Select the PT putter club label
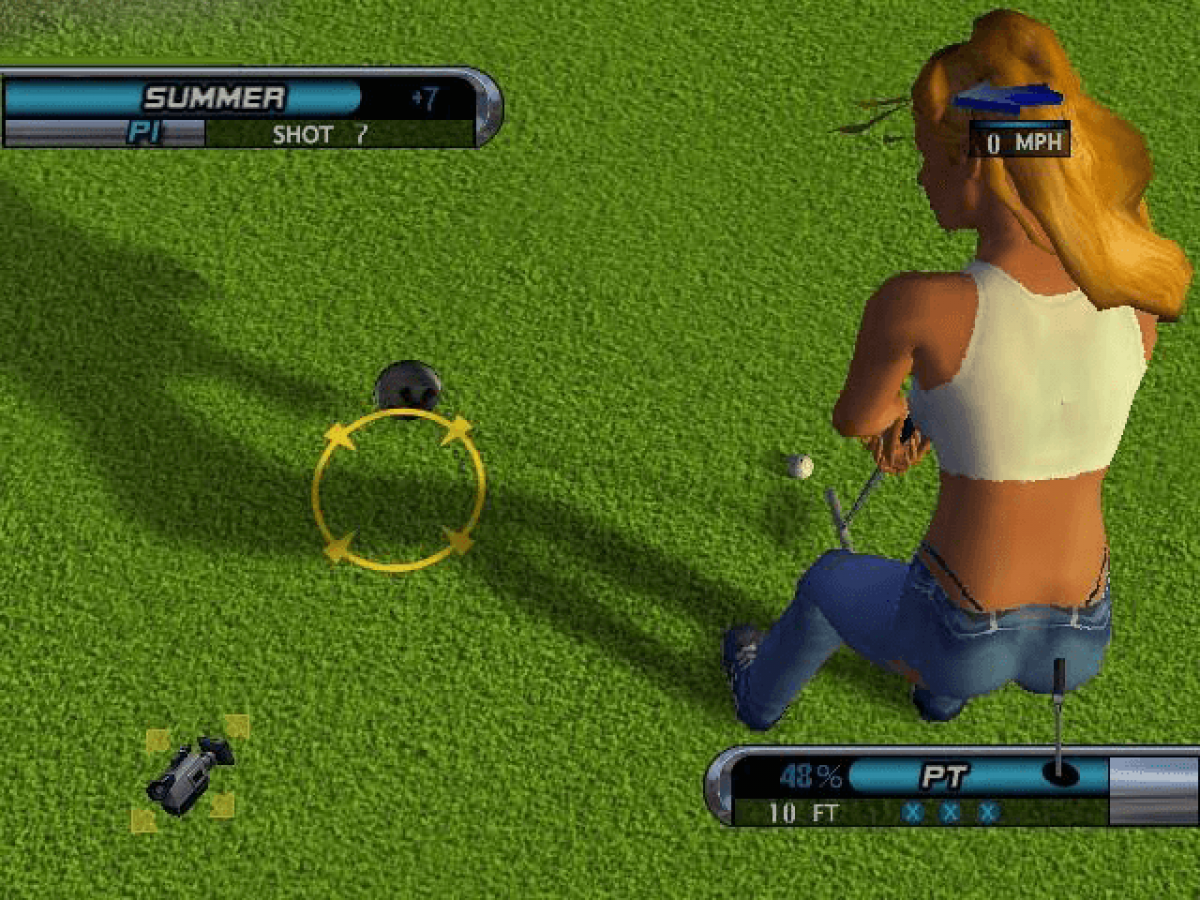Image resolution: width=1200 pixels, height=900 pixels. (x=944, y=776)
